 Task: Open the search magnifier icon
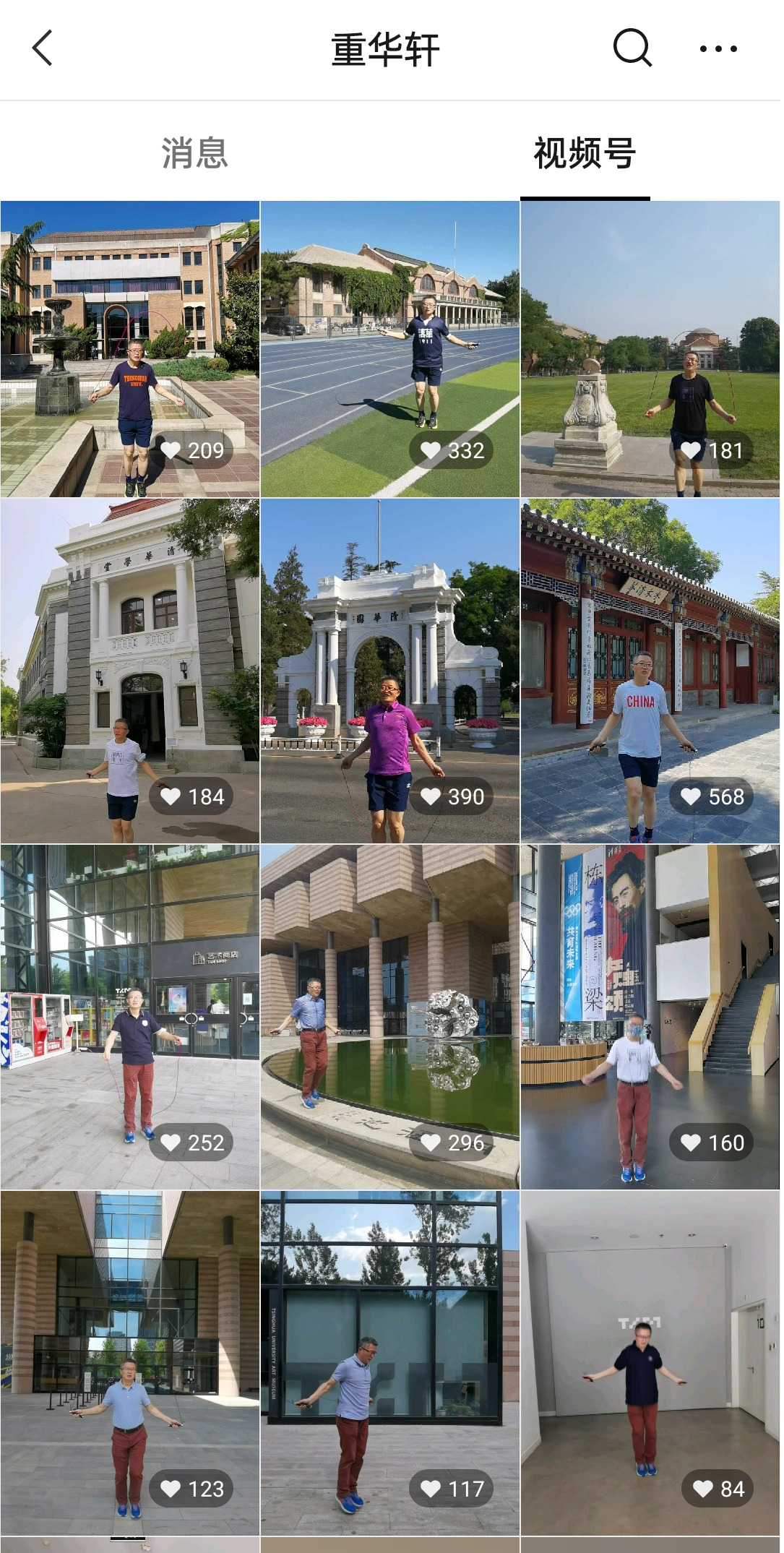tap(632, 48)
